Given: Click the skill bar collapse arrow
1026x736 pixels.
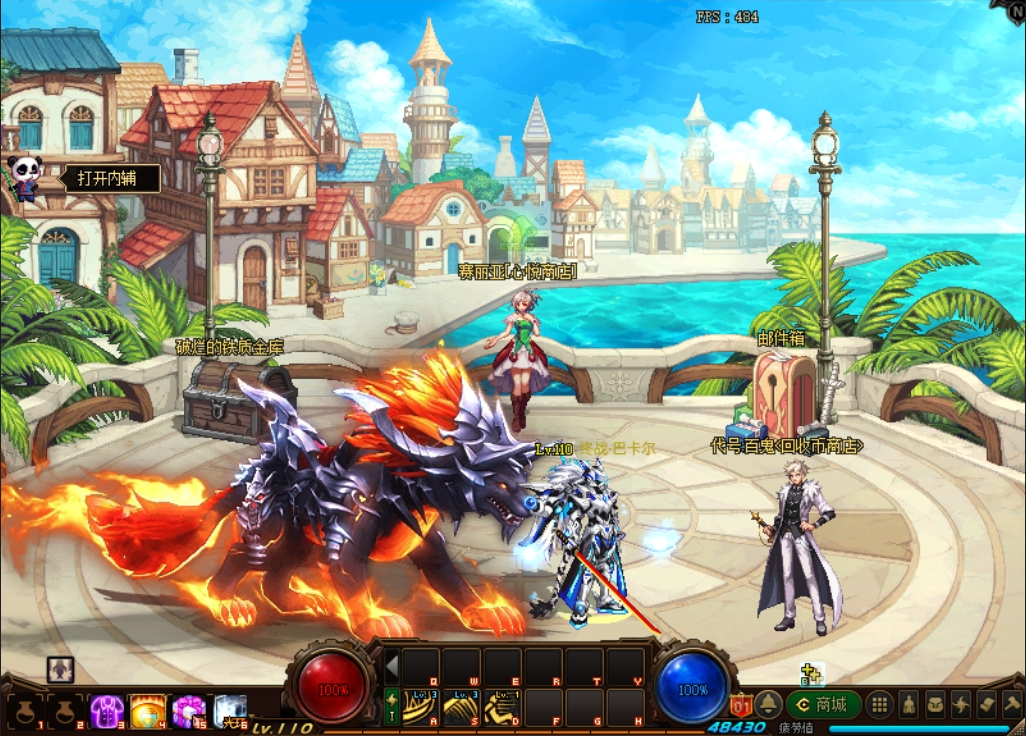Looking at the screenshot, I should (x=392, y=665).
